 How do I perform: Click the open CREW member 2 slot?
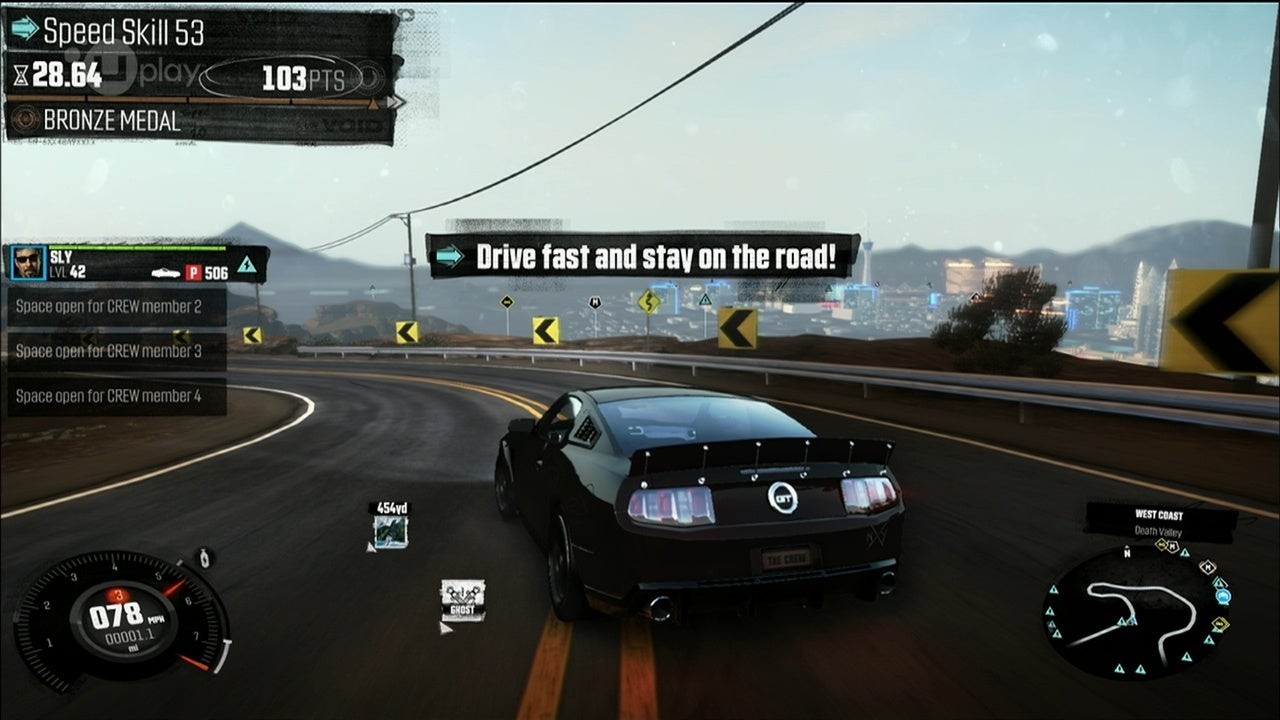coord(114,307)
